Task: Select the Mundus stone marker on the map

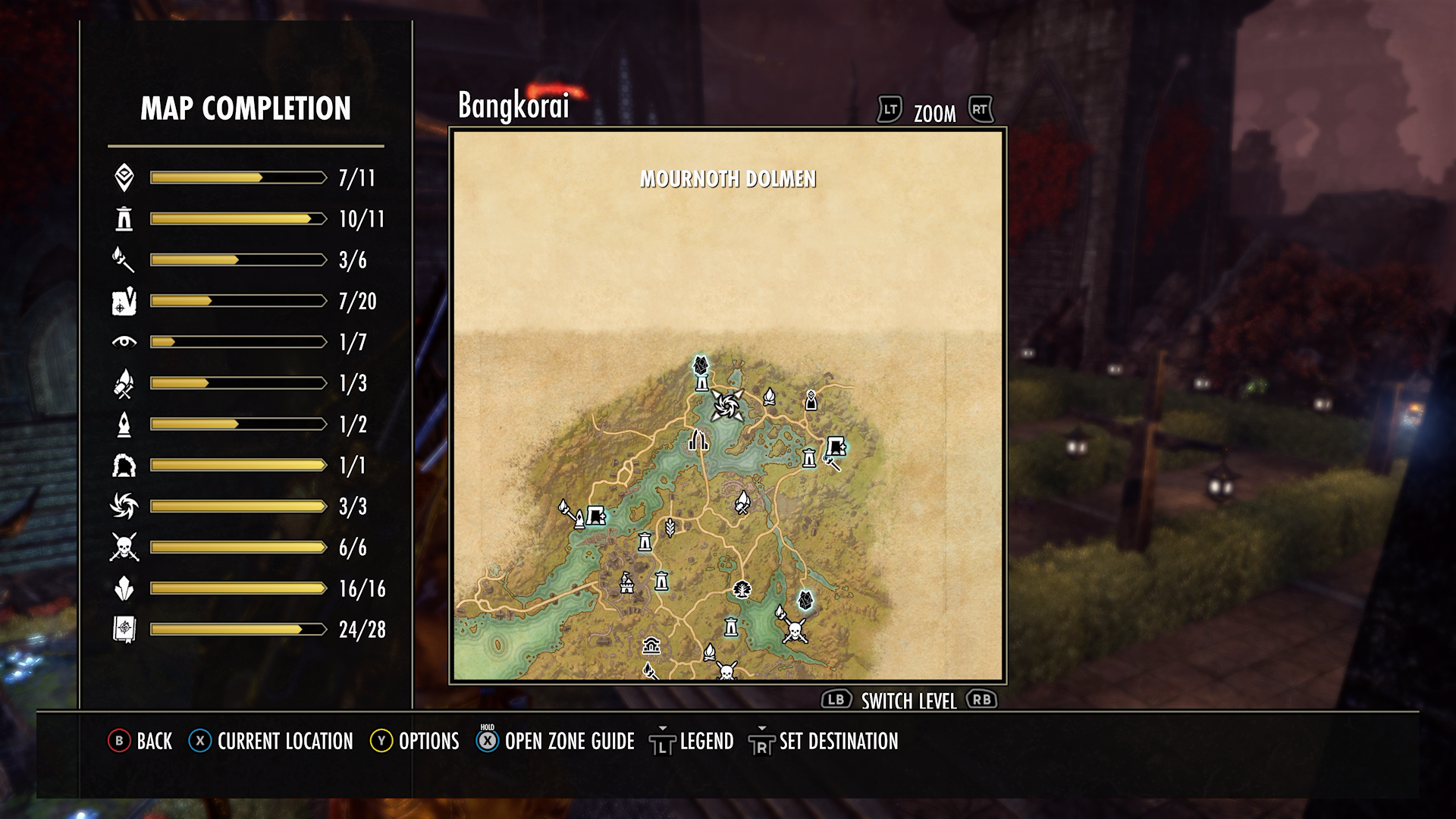Action: click(811, 400)
